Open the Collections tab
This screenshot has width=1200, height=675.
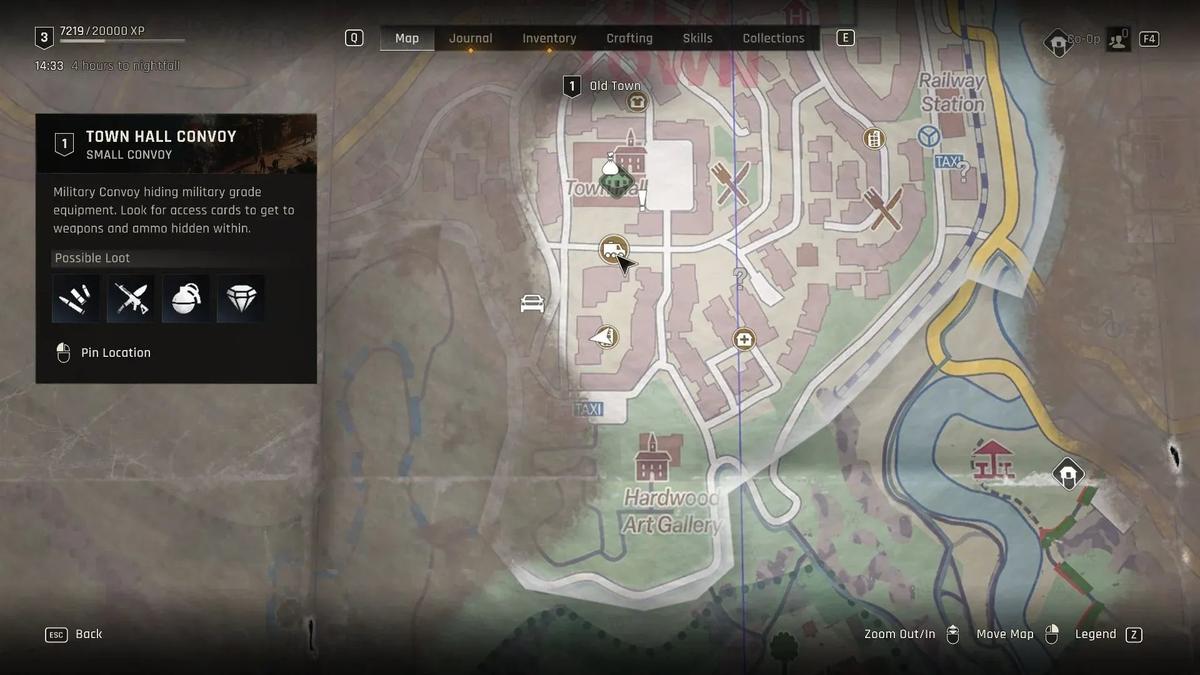773,38
